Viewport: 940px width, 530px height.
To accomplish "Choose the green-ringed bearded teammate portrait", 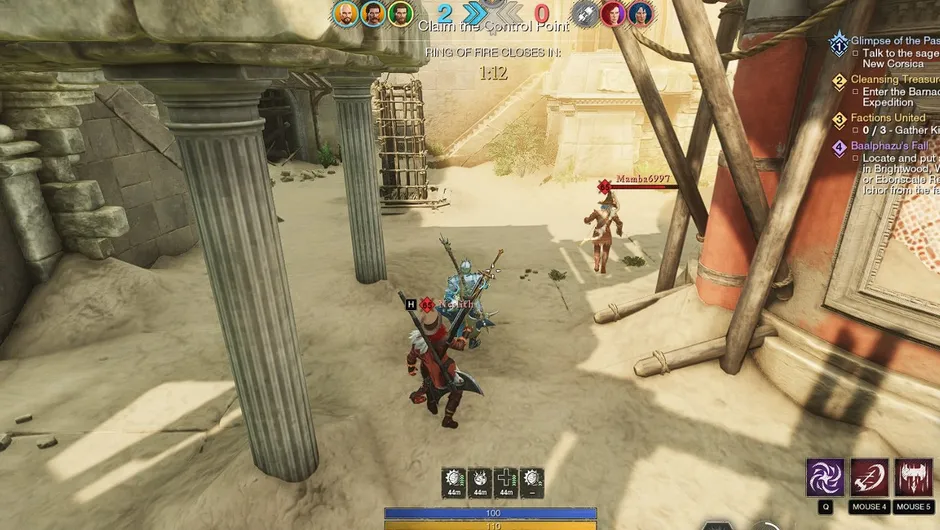I will tap(400, 14).
